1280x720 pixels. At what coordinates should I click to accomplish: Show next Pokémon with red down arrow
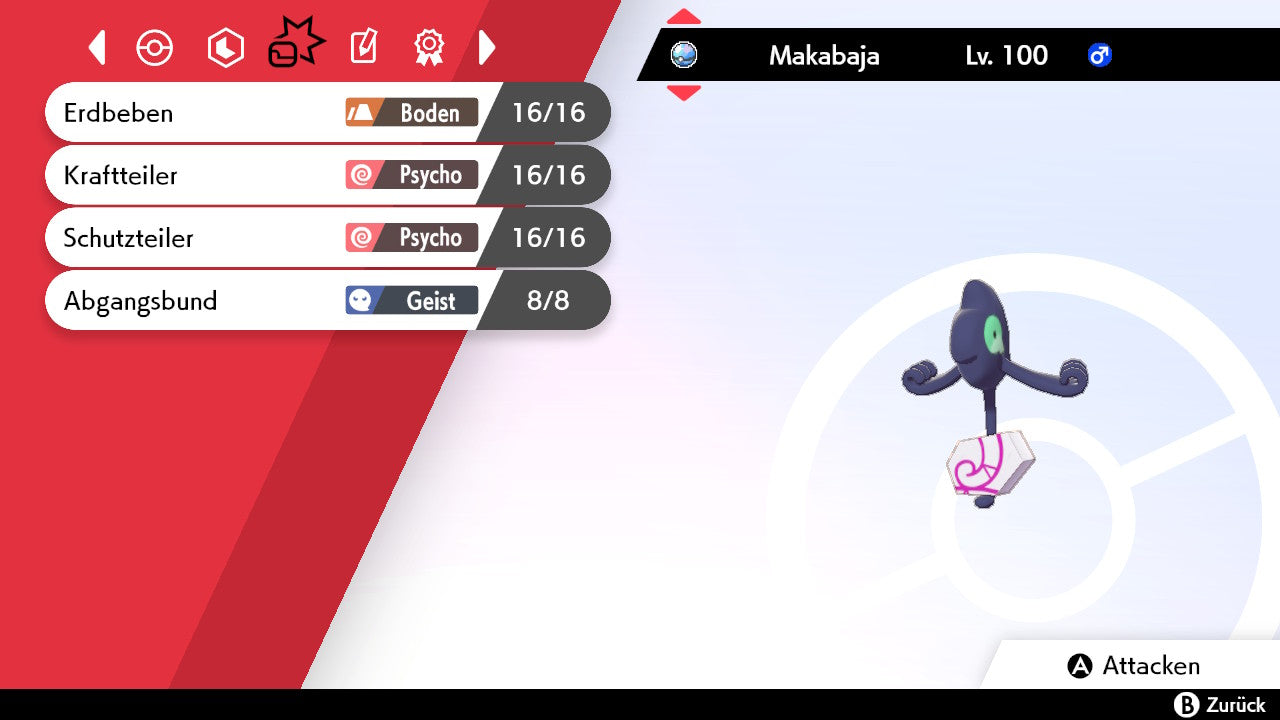click(x=684, y=93)
